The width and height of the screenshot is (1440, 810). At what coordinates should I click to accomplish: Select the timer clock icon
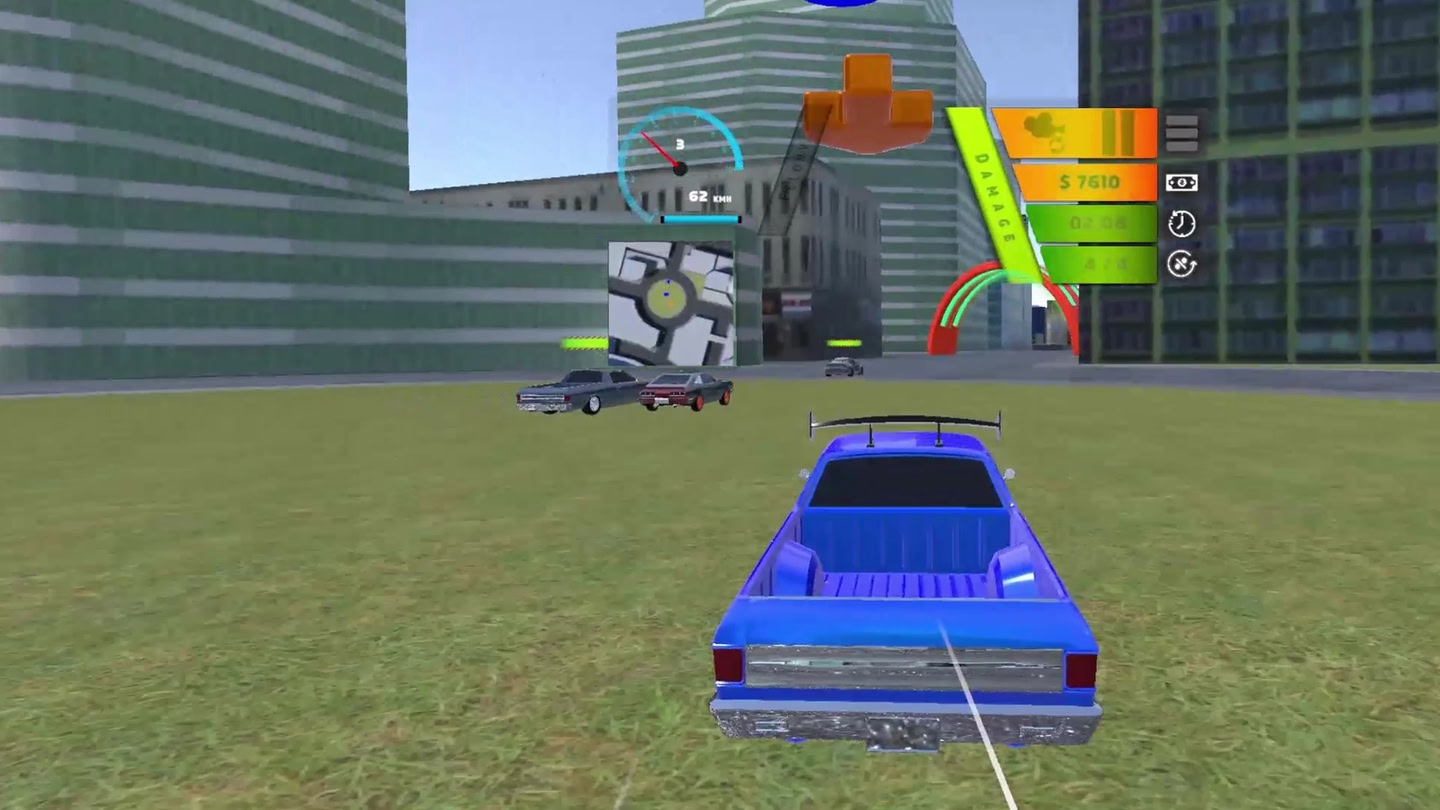(1181, 223)
